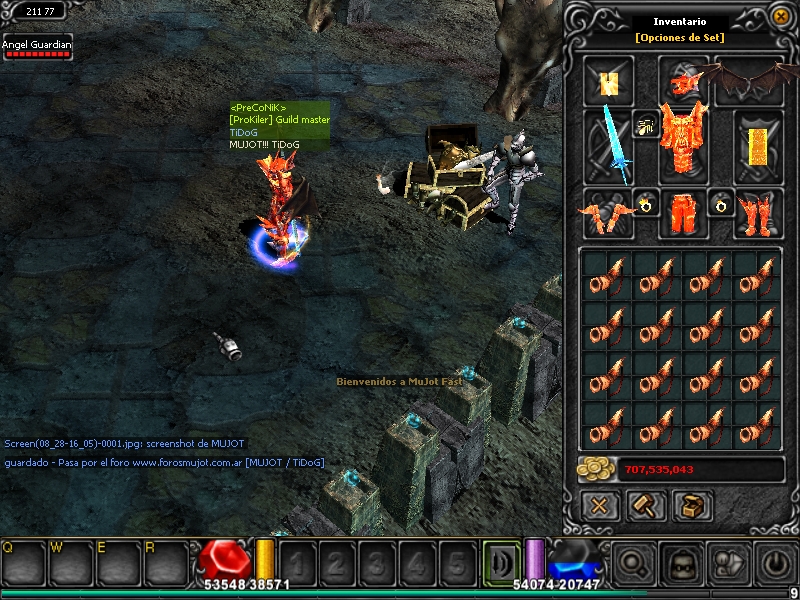Open the Opciones de Set link

[680, 38]
